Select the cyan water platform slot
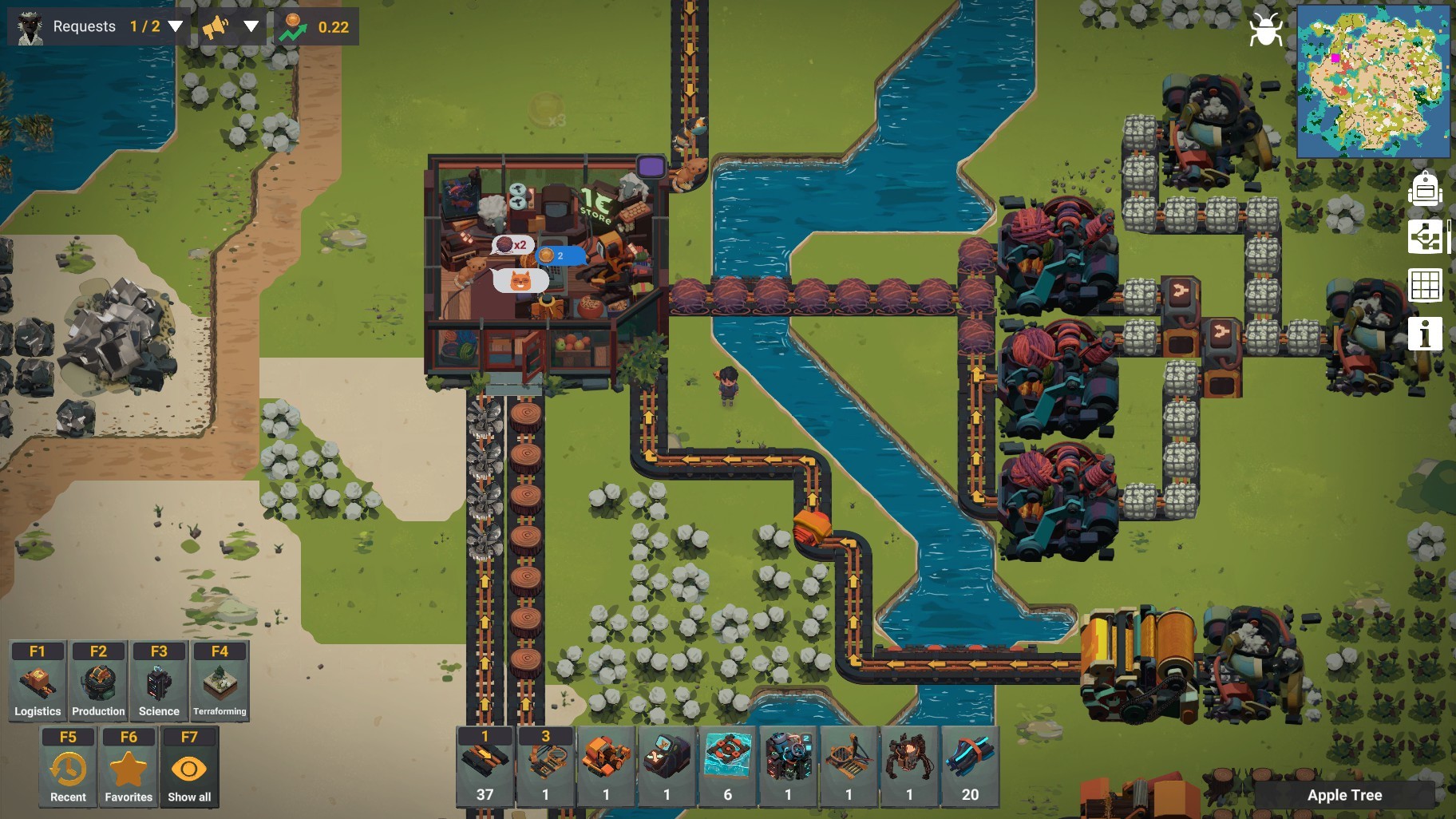The height and width of the screenshot is (819, 1456). click(x=727, y=766)
